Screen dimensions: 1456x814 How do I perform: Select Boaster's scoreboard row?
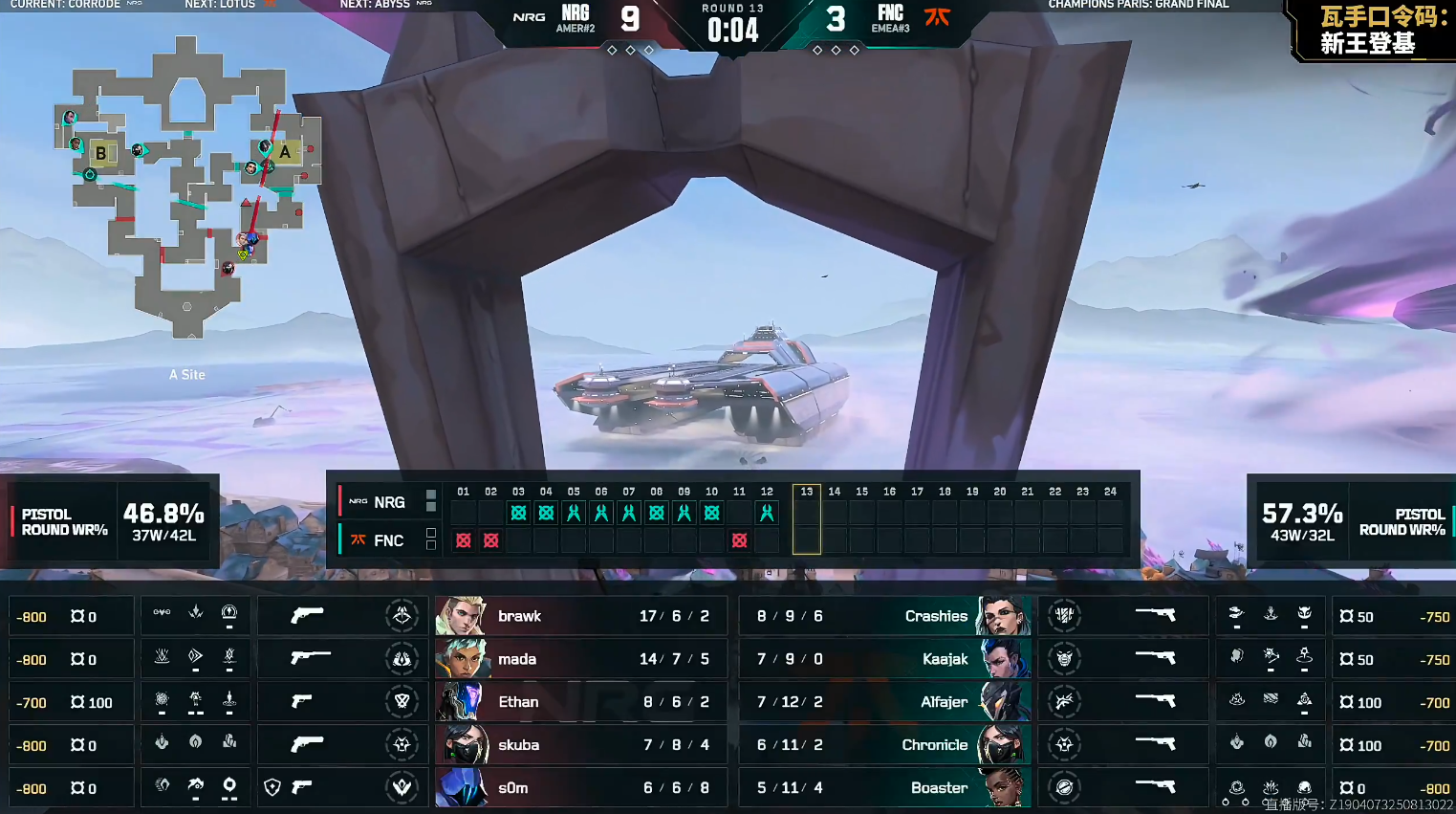click(884, 788)
